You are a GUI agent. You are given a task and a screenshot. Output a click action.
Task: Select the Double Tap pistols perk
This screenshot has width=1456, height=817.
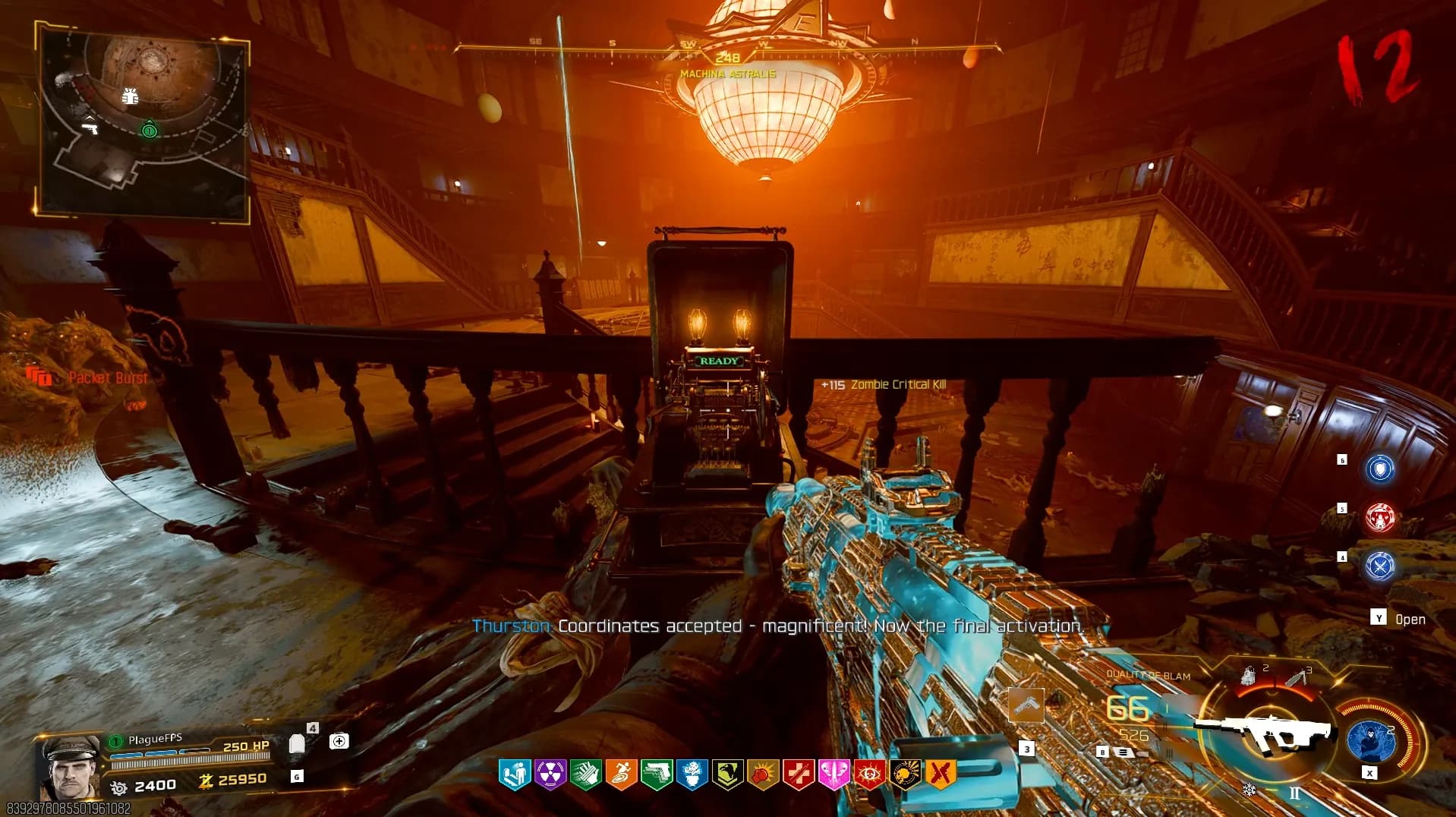pos(657,774)
